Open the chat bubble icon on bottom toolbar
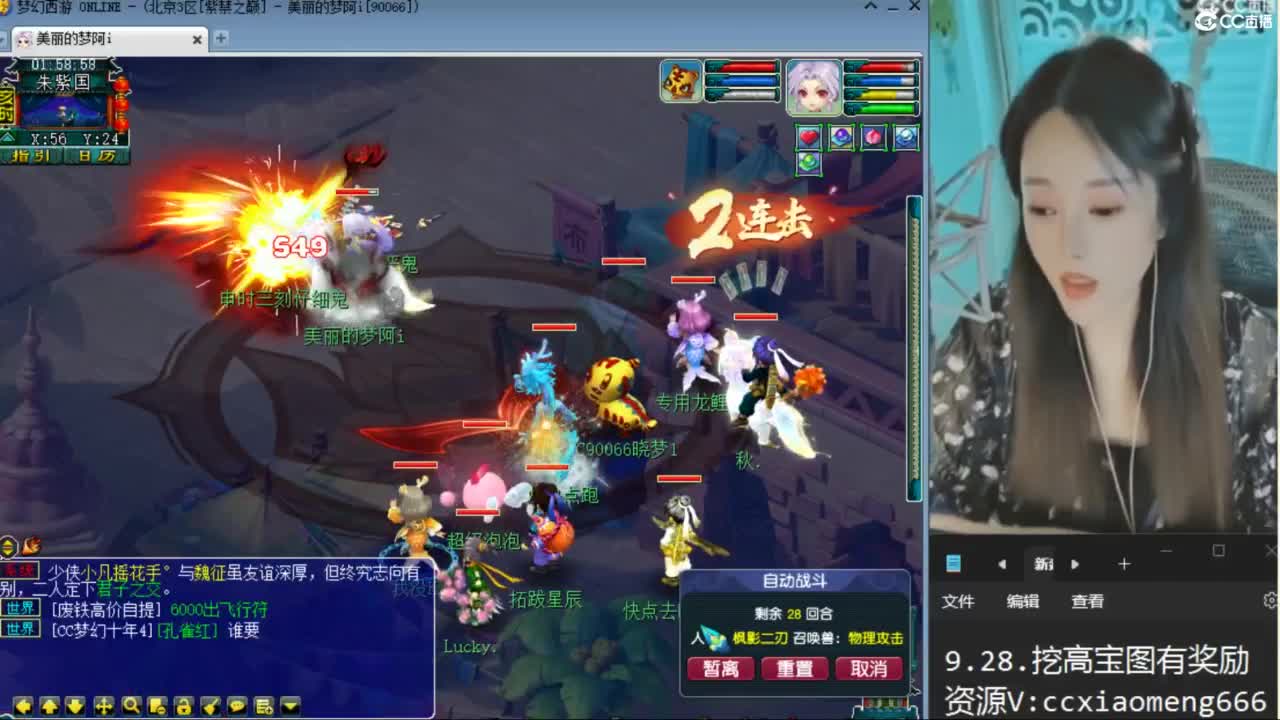This screenshot has width=1280, height=720. 238,705
